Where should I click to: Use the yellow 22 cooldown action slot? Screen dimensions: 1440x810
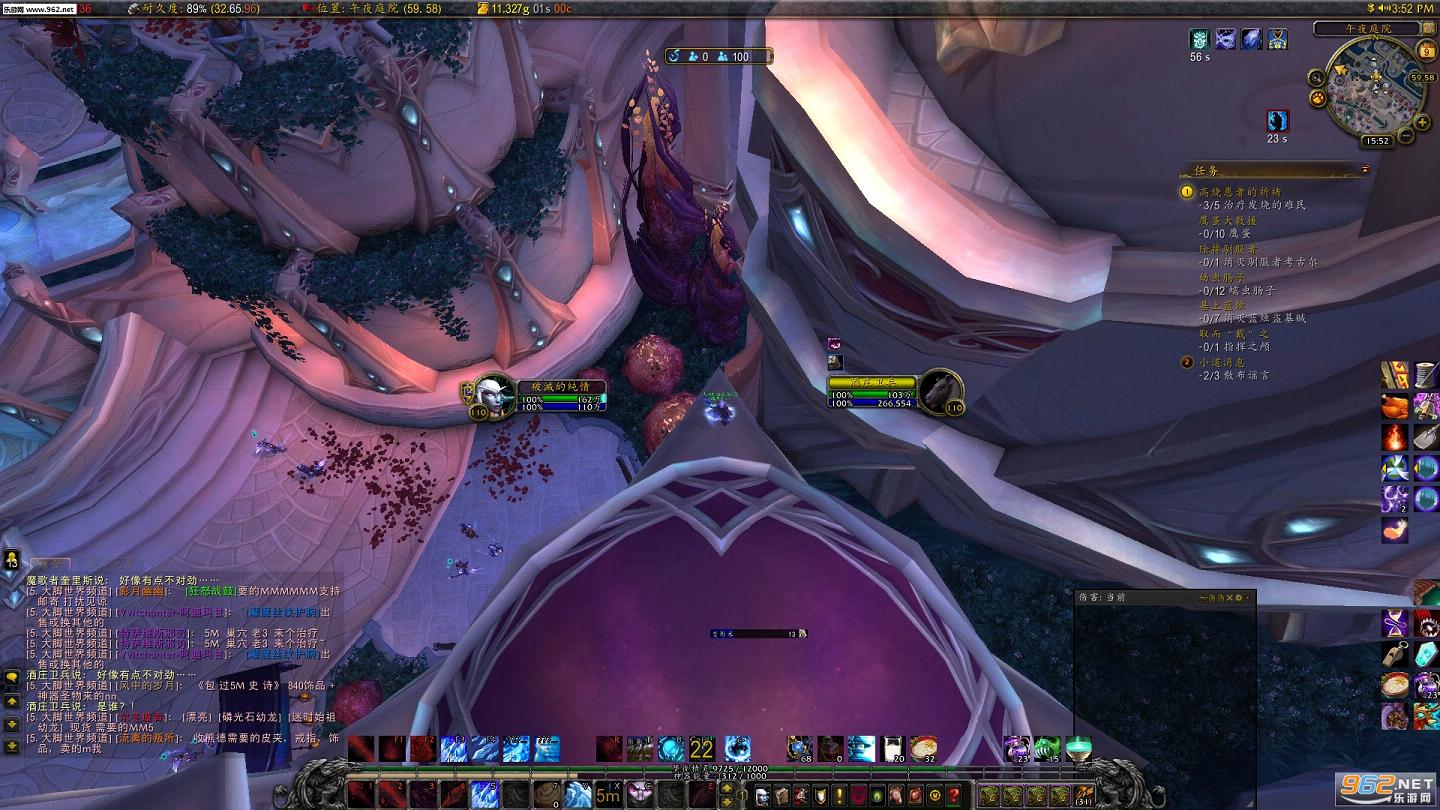point(701,748)
